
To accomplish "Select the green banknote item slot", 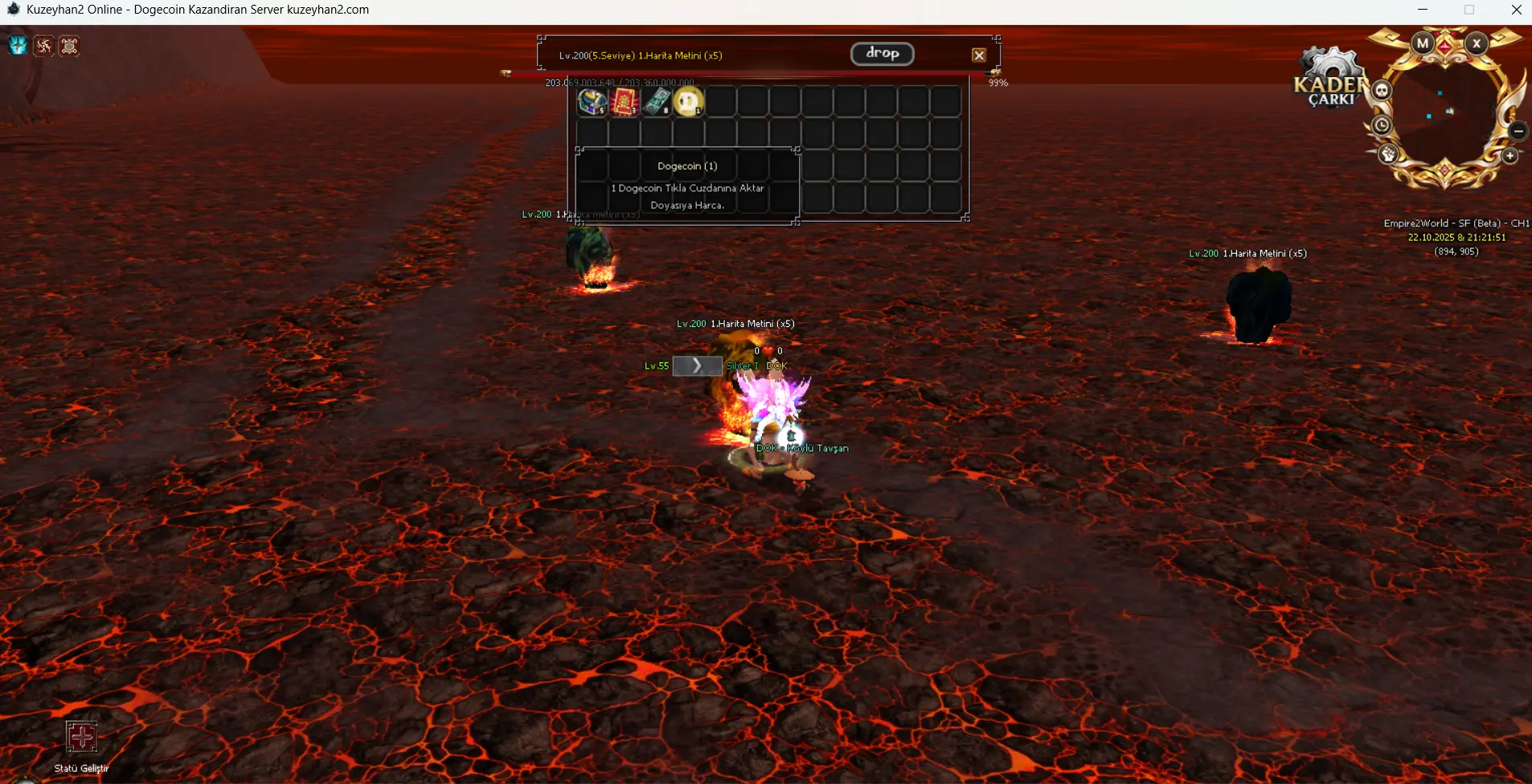I will pyautogui.click(x=656, y=102).
